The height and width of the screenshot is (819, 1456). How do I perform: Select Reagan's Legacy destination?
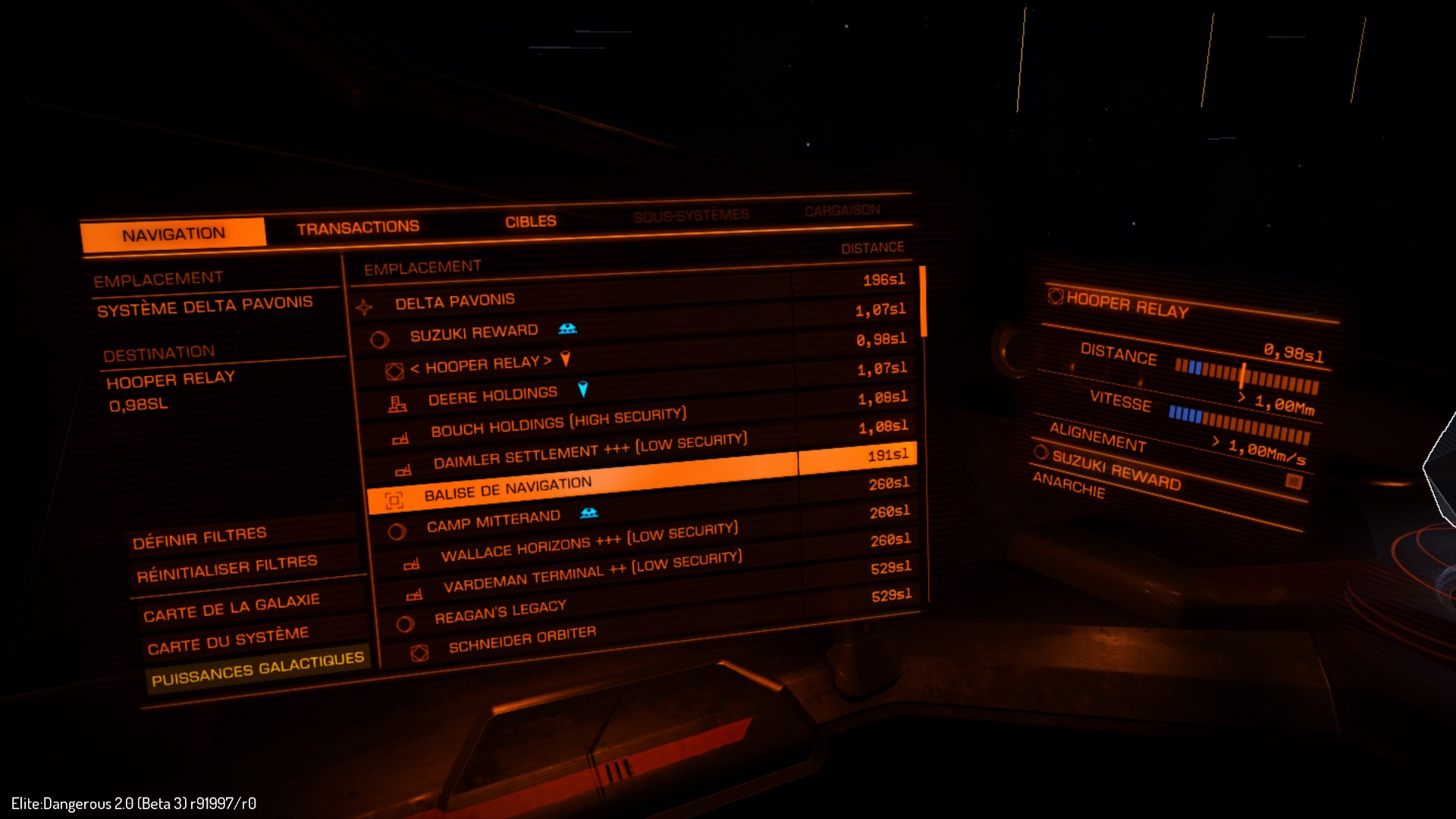[500, 611]
